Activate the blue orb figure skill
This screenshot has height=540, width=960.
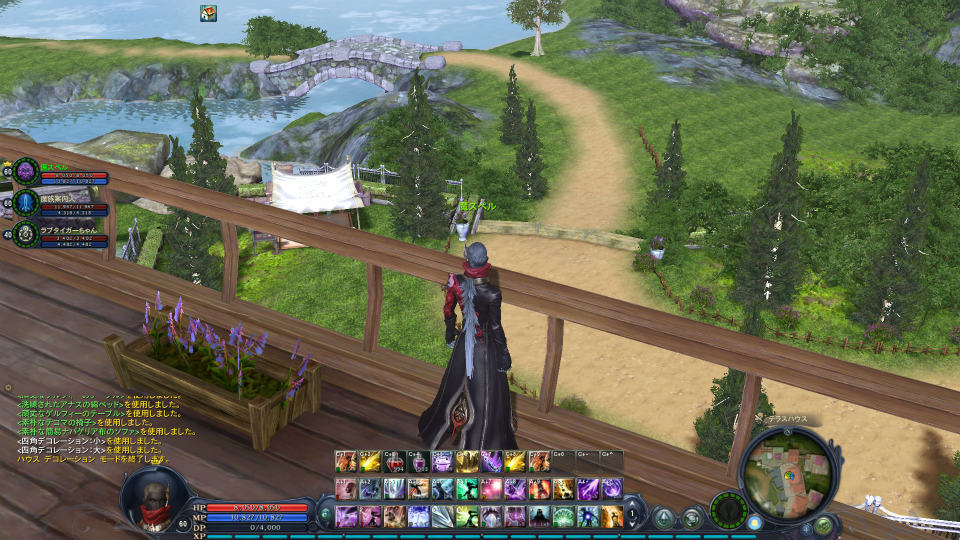pyautogui.click(x=587, y=516)
